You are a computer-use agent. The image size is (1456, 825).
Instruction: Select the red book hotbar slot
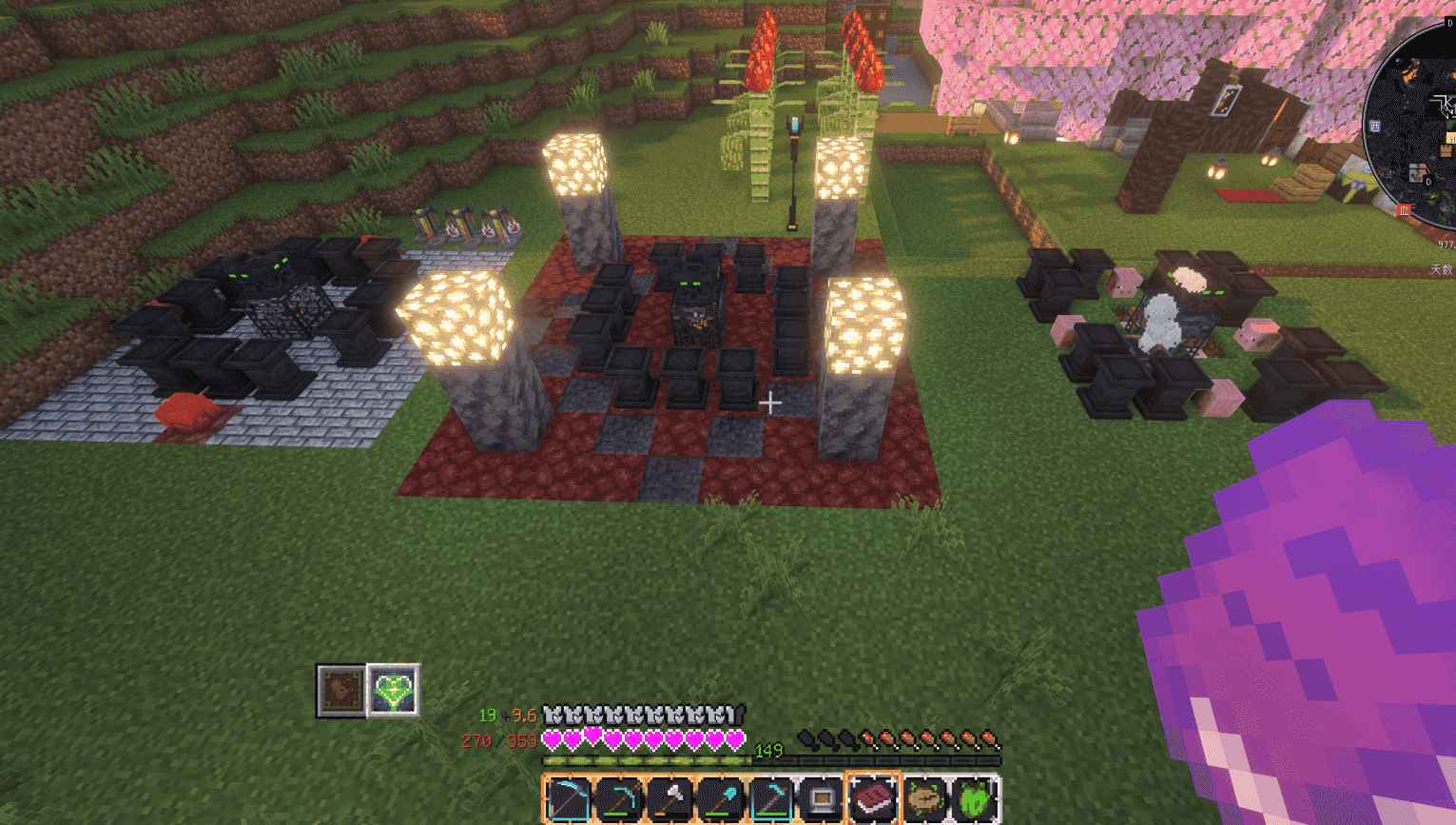873,797
